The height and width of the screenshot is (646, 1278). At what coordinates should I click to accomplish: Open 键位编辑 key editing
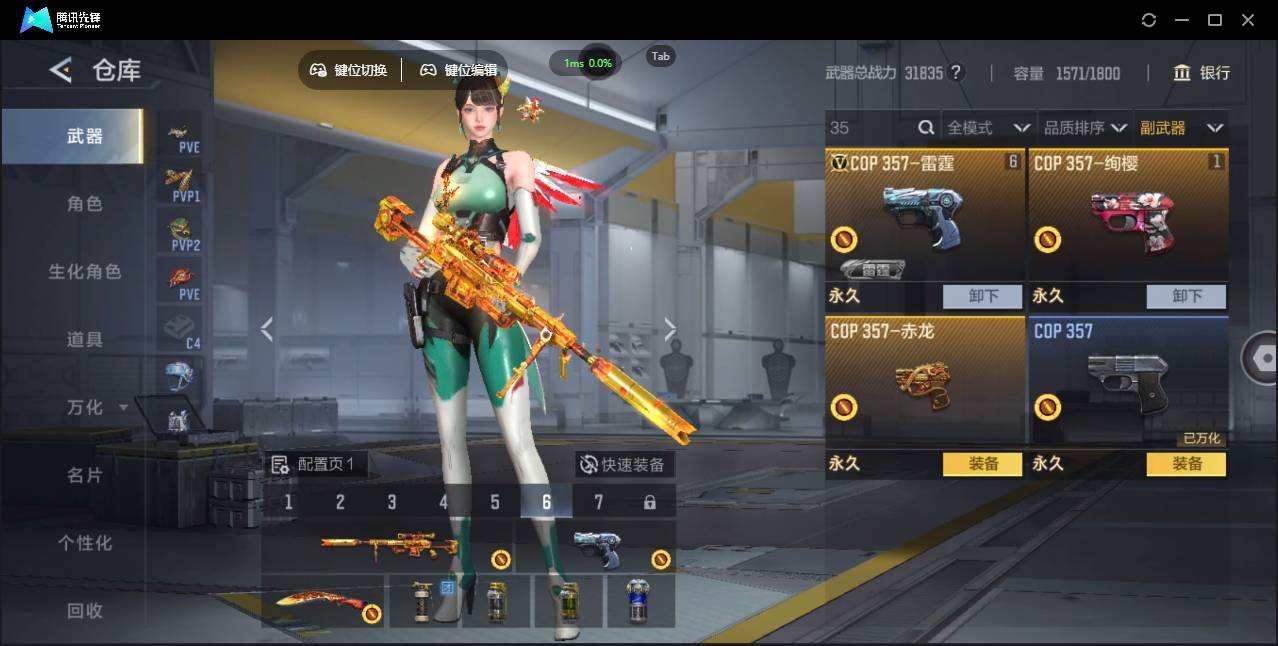(459, 70)
